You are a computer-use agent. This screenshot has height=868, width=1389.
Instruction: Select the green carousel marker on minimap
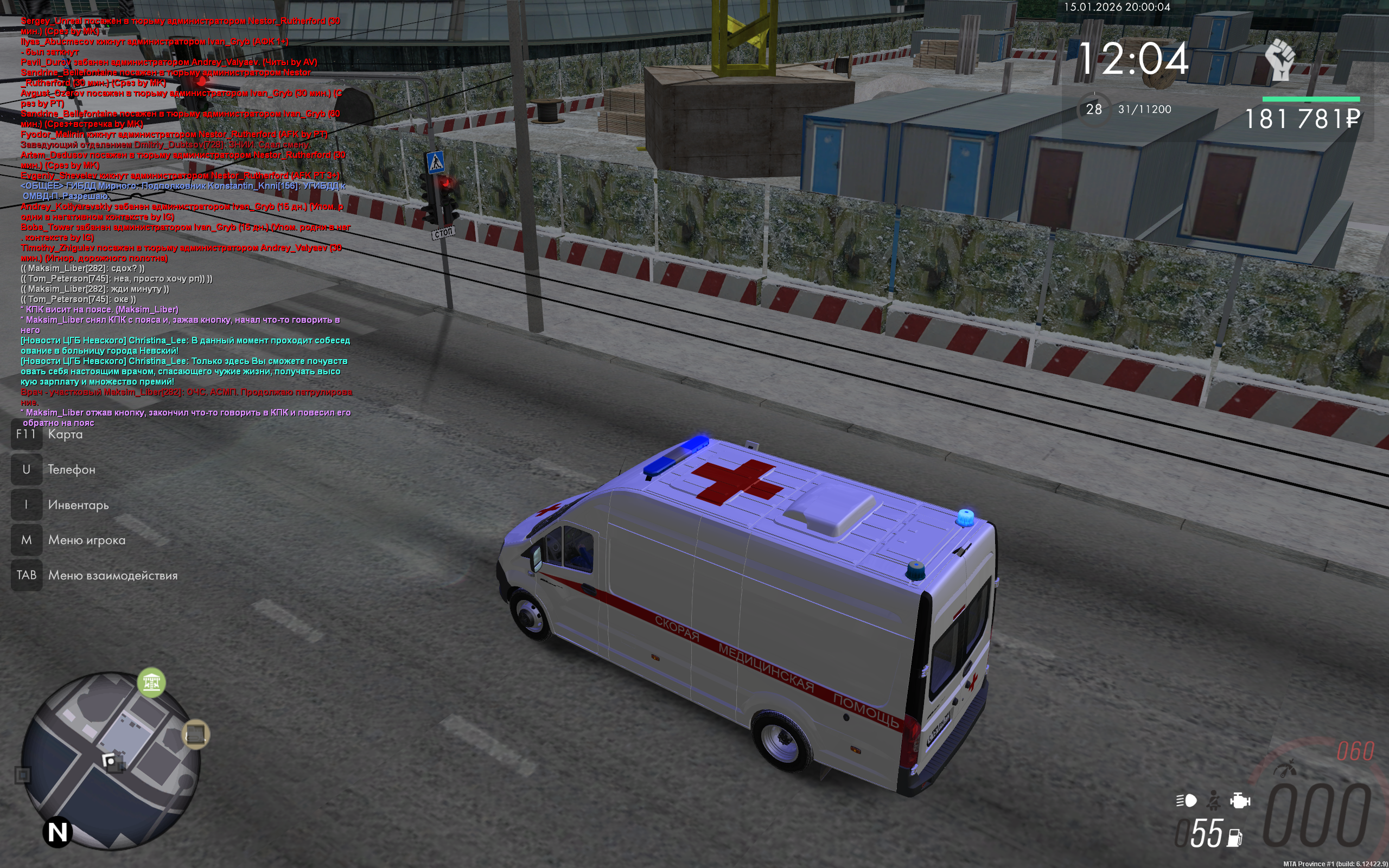pos(151,682)
